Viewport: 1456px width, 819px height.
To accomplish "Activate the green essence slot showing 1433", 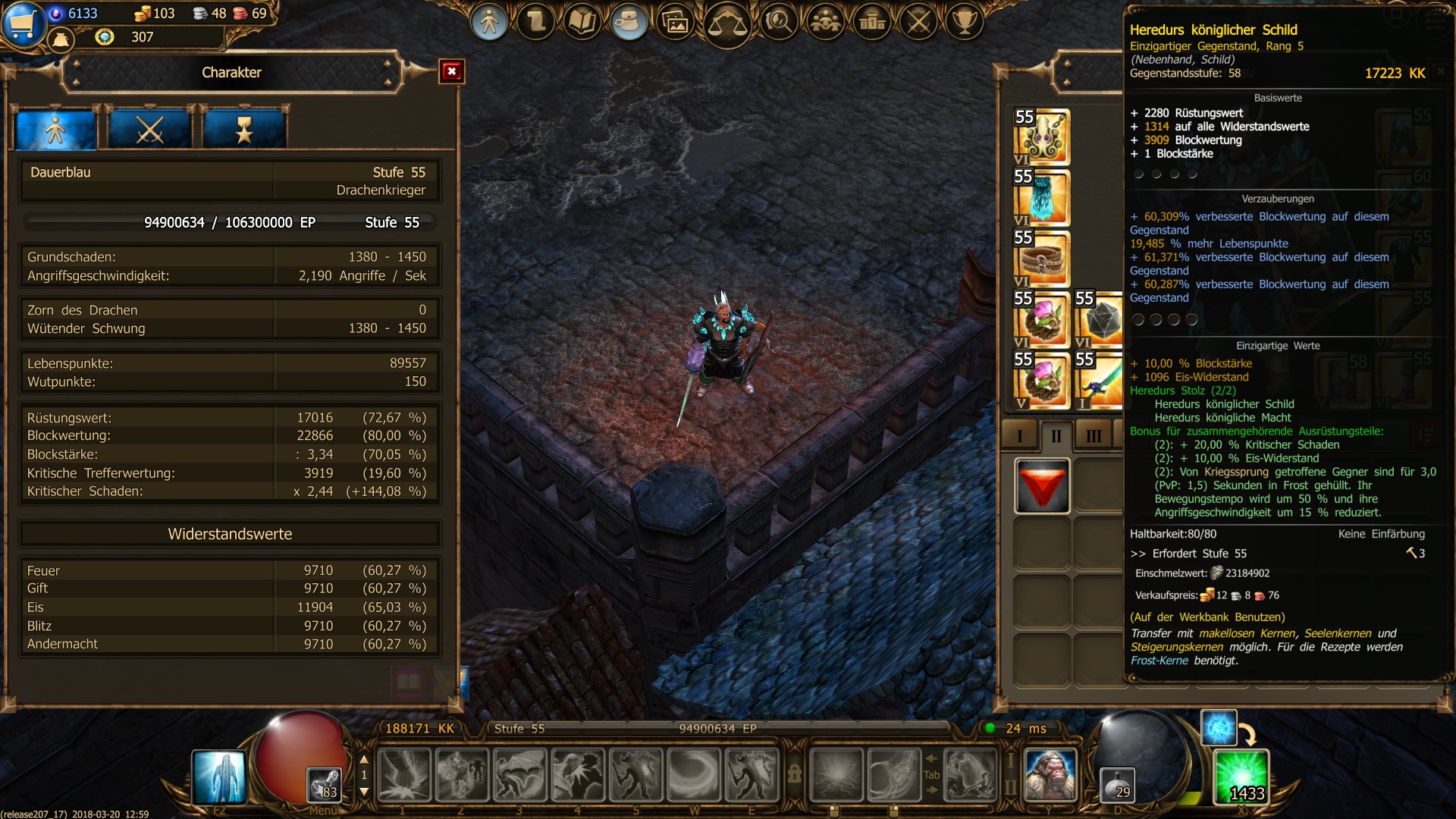I will (x=1241, y=776).
